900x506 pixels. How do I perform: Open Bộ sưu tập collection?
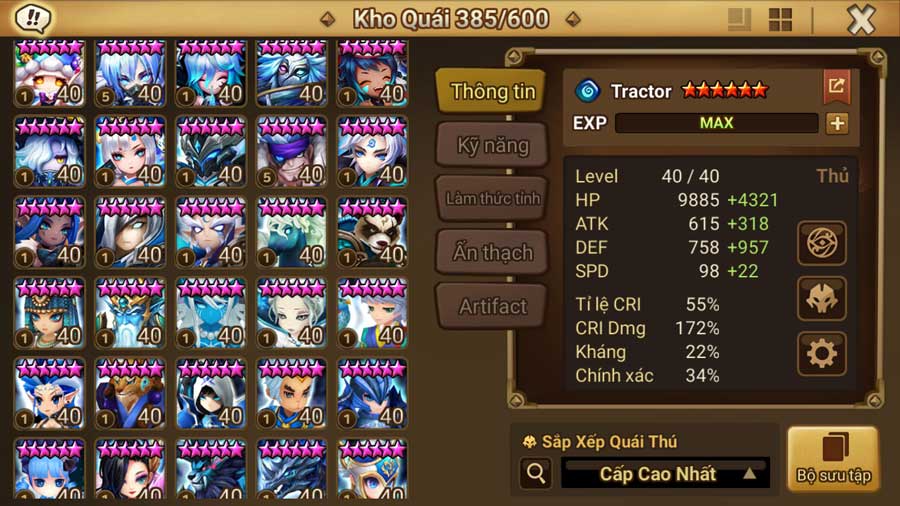click(832, 458)
